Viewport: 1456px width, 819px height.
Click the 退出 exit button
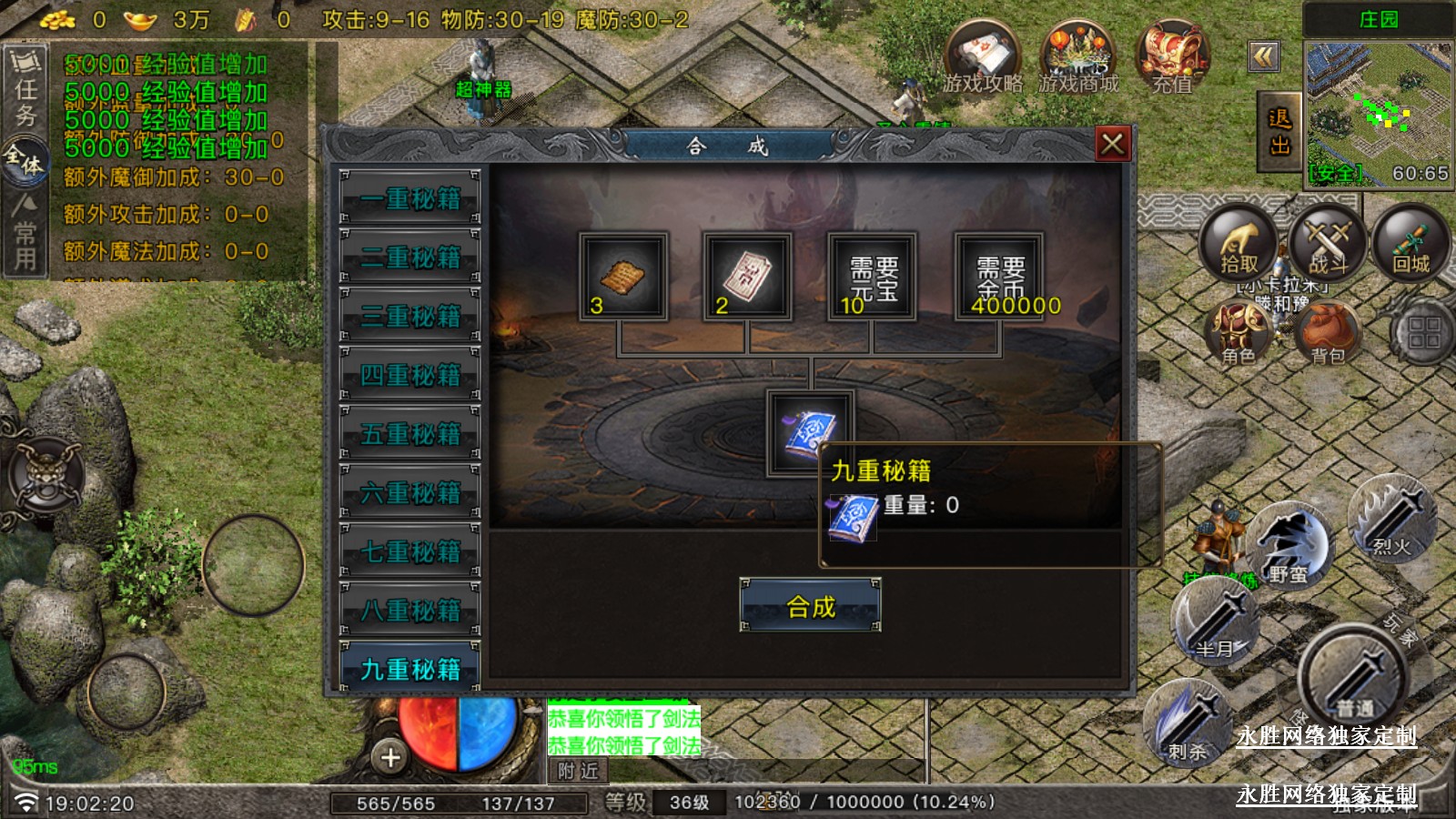(x=1279, y=132)
